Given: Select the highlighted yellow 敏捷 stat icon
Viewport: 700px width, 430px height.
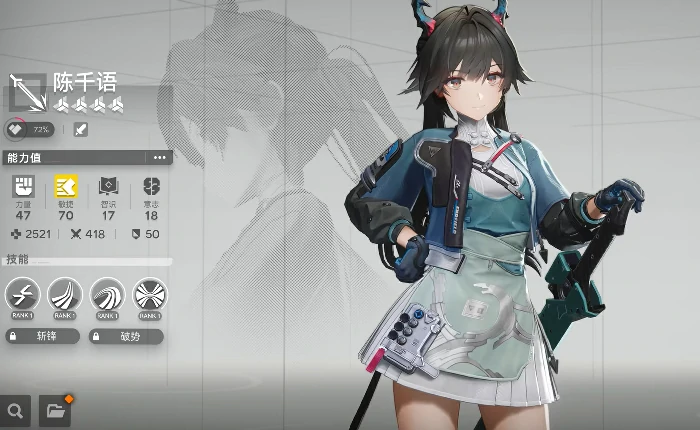Looking at the screenshot, I should coord(66,187).
